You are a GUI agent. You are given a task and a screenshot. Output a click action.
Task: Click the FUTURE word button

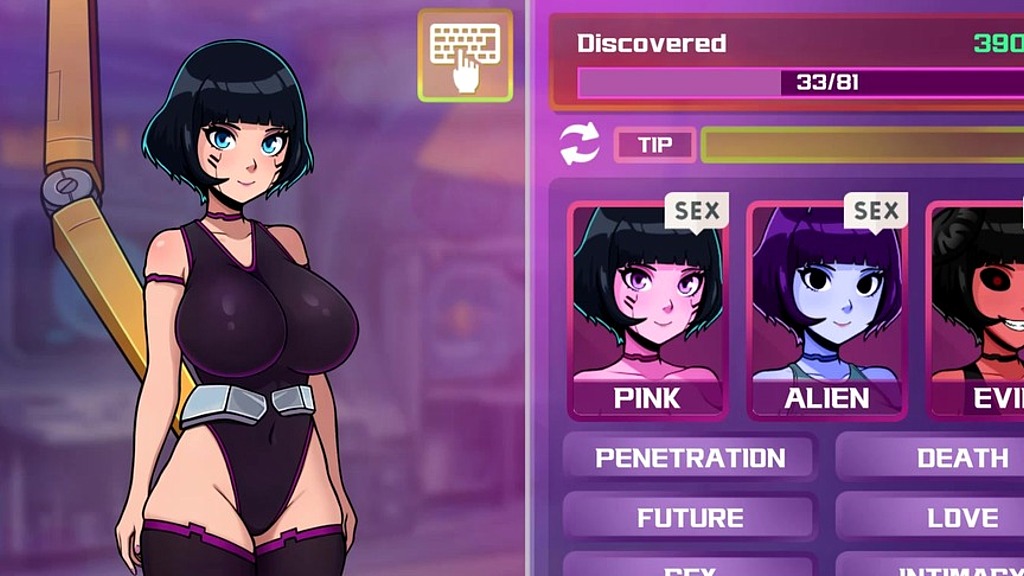pyautogui.click(x=690, y=518)
